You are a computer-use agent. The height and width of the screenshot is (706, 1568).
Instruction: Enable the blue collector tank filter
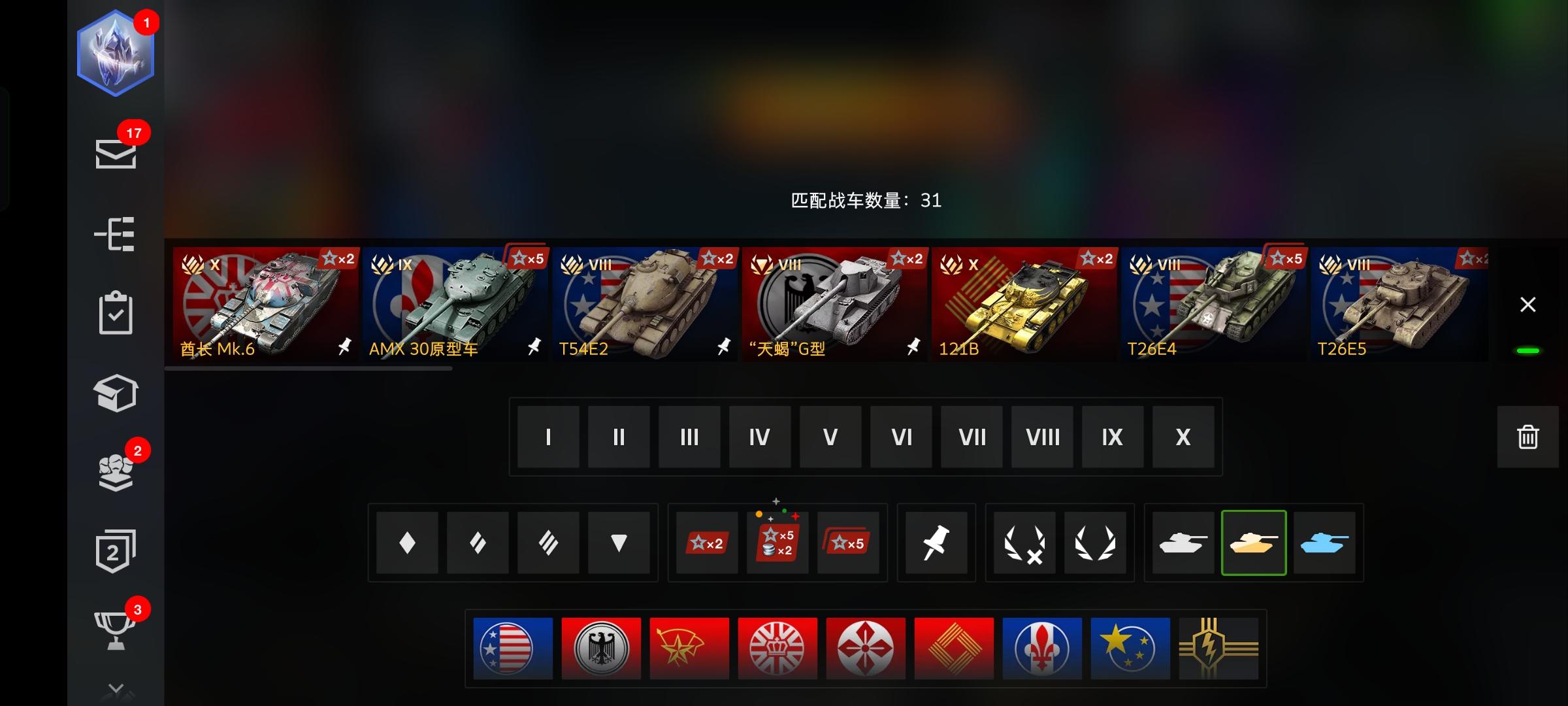tap(1325, 543)
